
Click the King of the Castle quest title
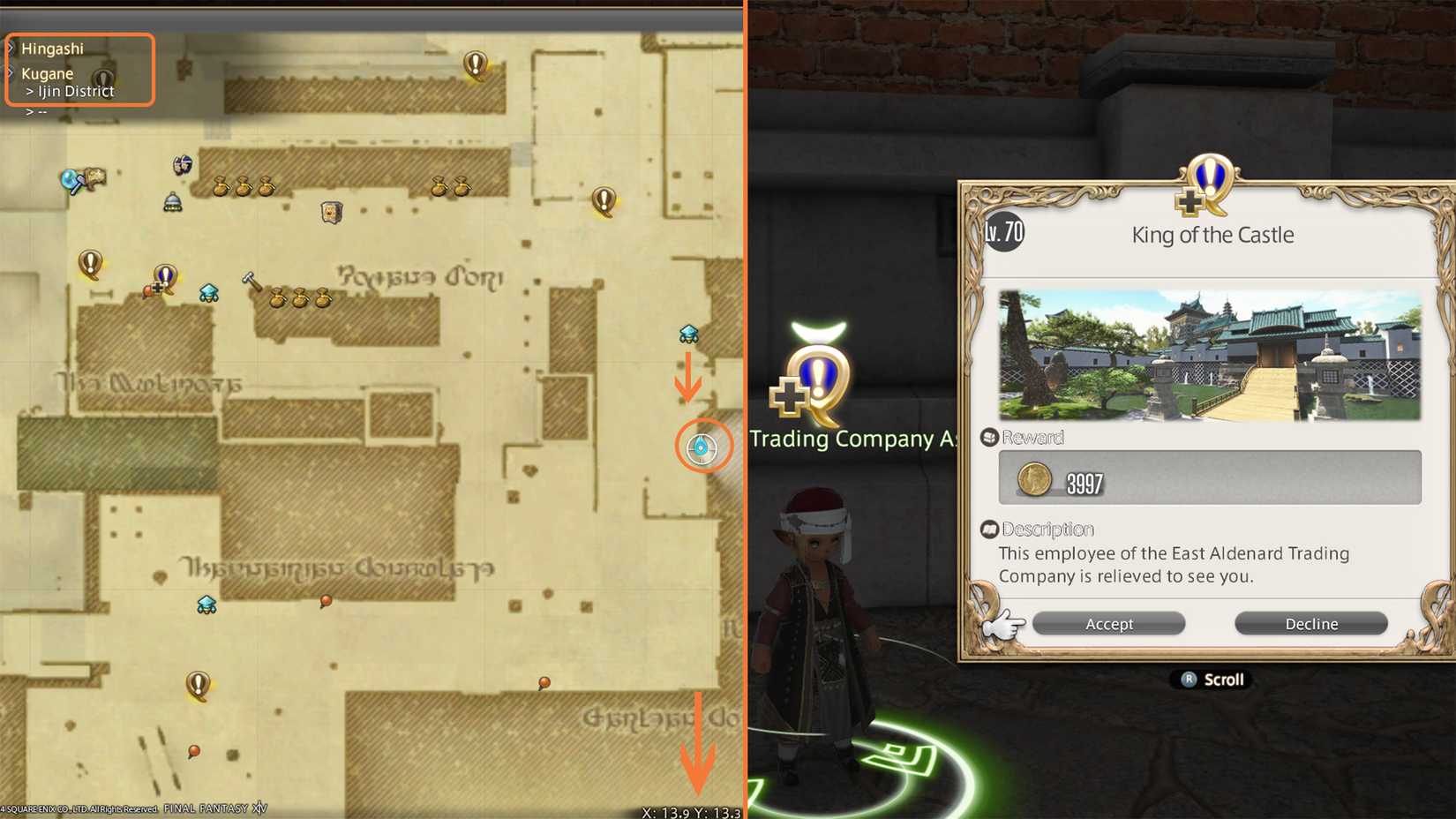[x=1212, y=235]
